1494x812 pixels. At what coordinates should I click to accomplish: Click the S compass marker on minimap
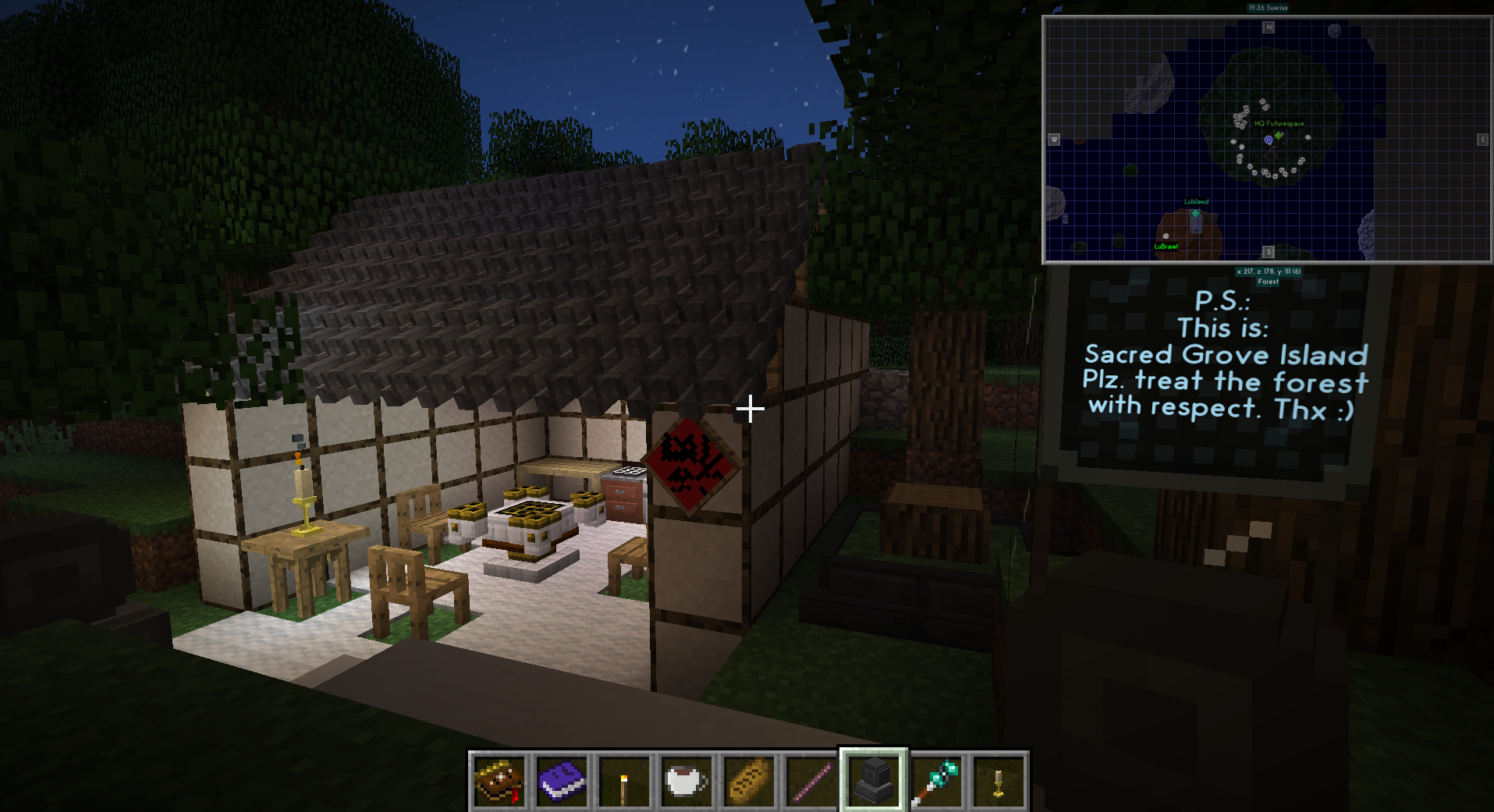1269,252
